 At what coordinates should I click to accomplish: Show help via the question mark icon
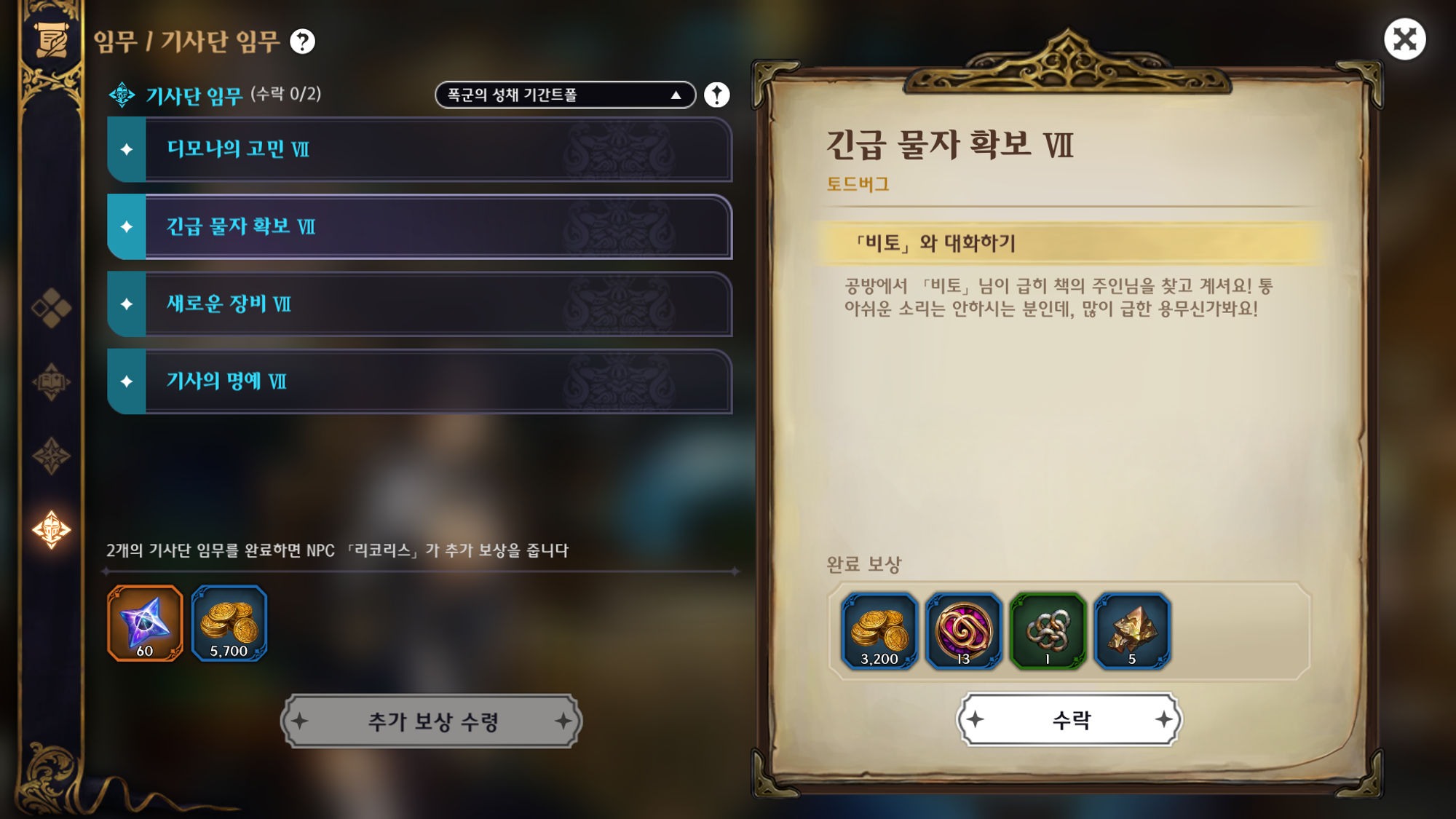click(x=302, y=41)
